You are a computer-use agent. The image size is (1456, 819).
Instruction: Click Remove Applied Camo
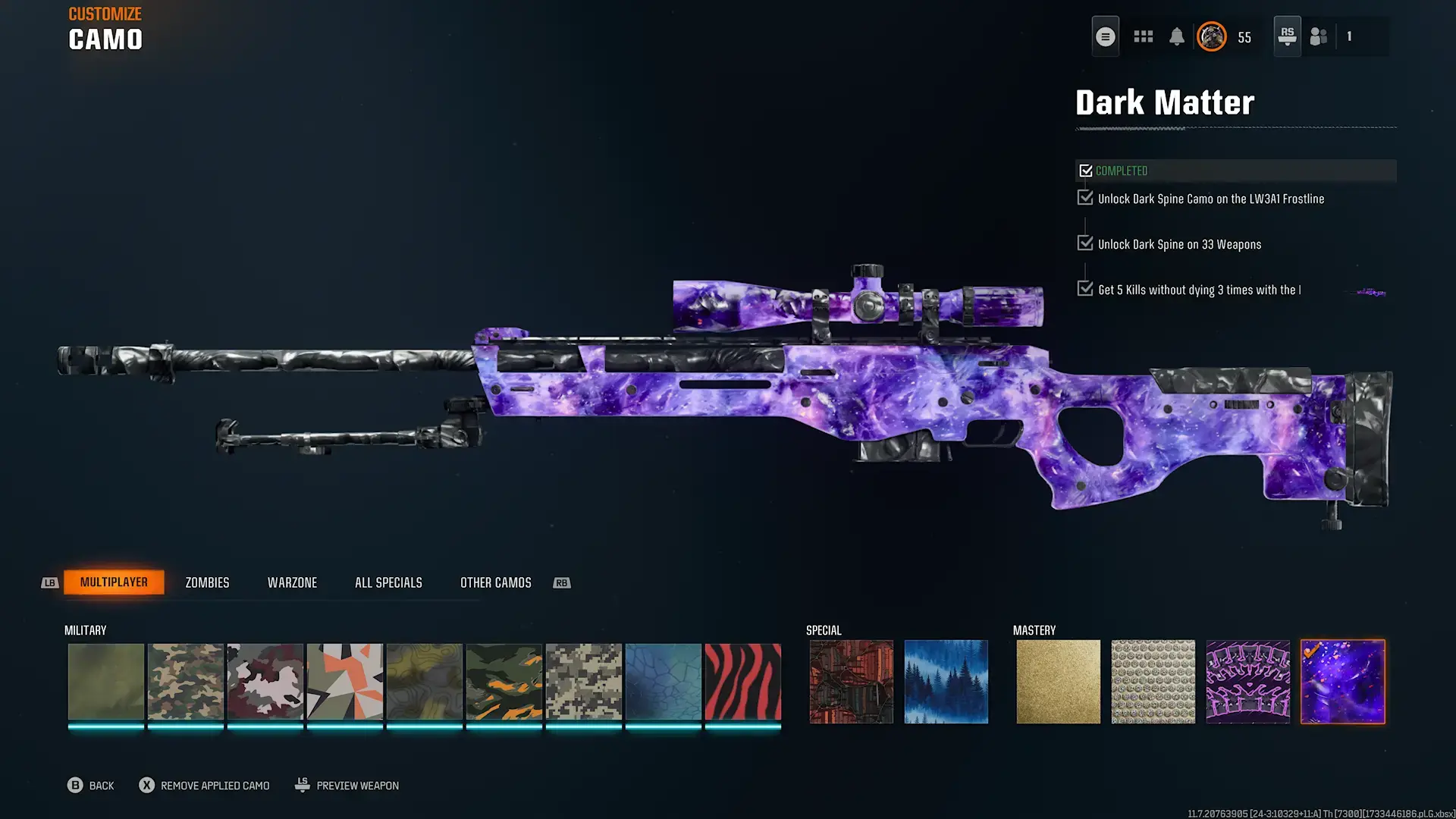(x=203, y=785)
